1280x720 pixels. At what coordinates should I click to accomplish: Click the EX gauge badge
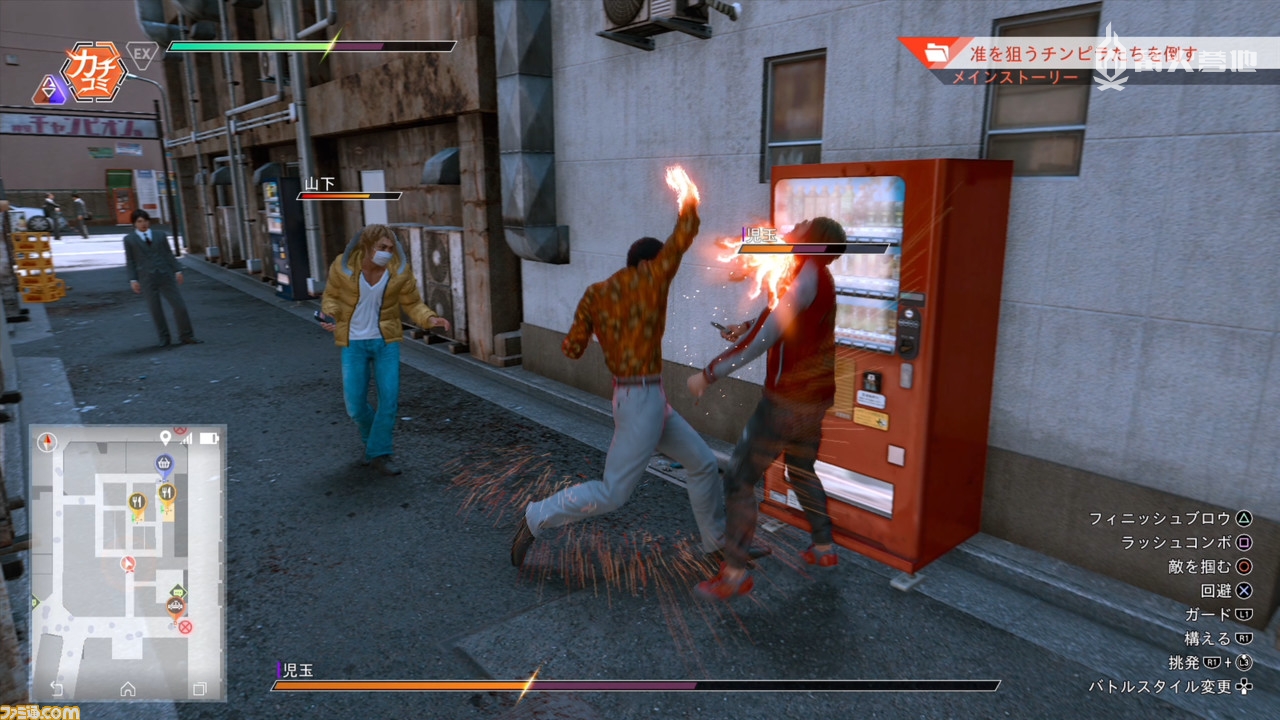(x=142, y=54)
